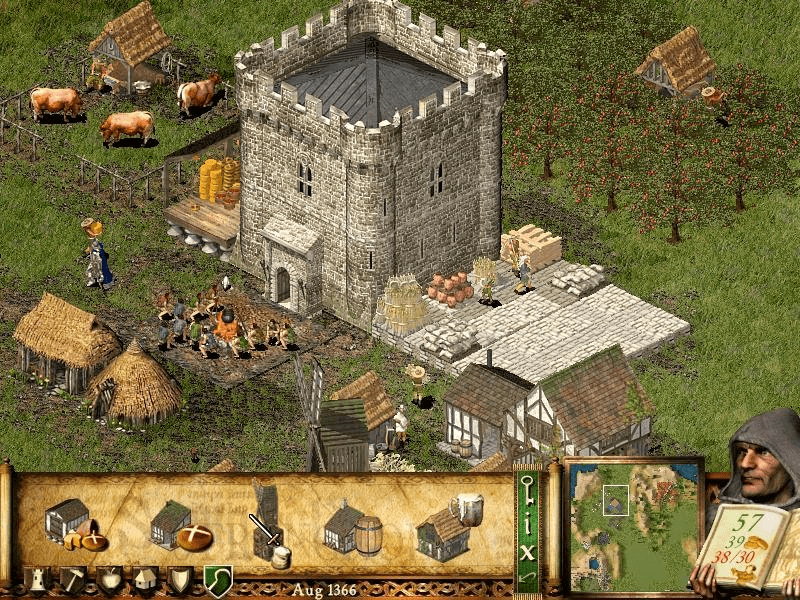Switch to castle tower build category
This screenshot has width=800, height=600.
[39, 579]
